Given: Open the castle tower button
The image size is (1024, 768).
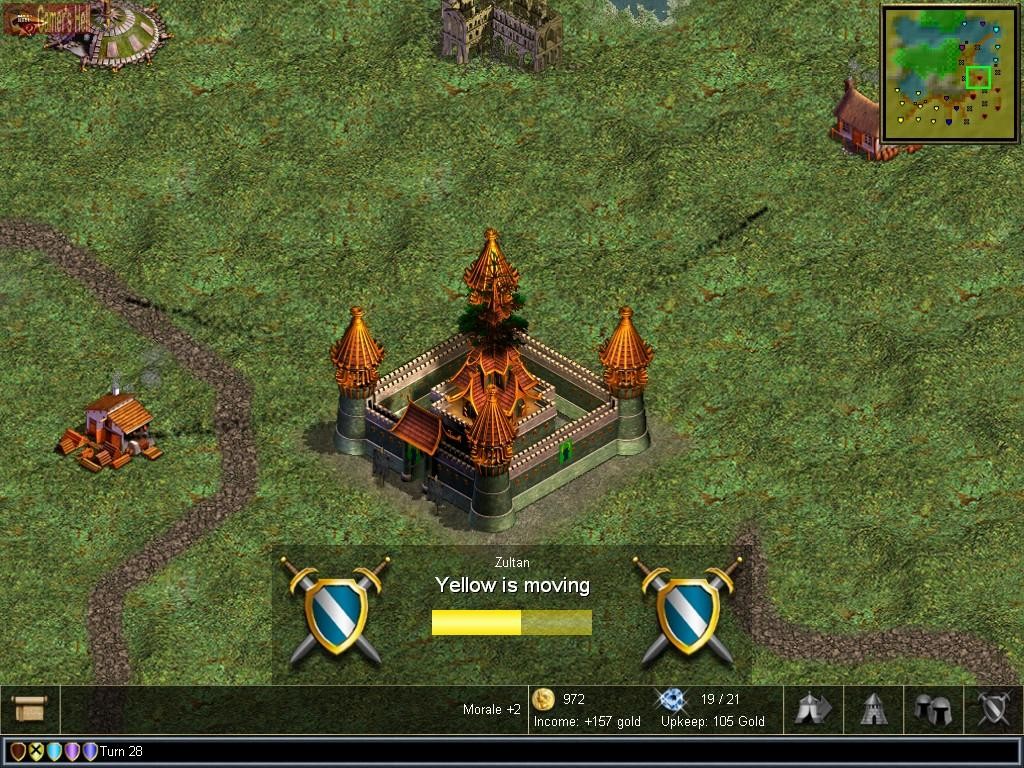Looking at the screenshot, I should click(x=874, y=709).
